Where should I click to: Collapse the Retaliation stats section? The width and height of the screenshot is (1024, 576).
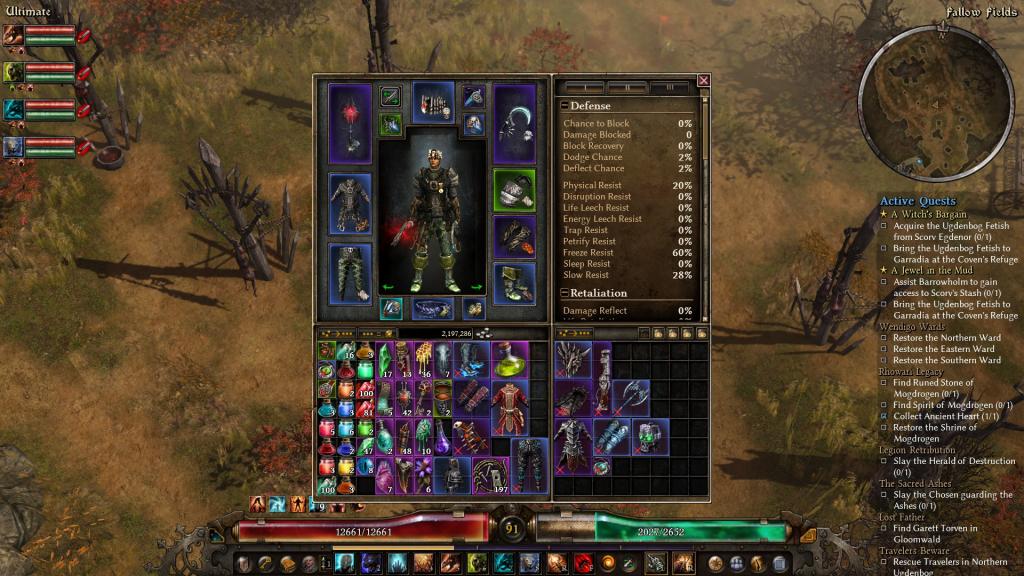(565, 293)
